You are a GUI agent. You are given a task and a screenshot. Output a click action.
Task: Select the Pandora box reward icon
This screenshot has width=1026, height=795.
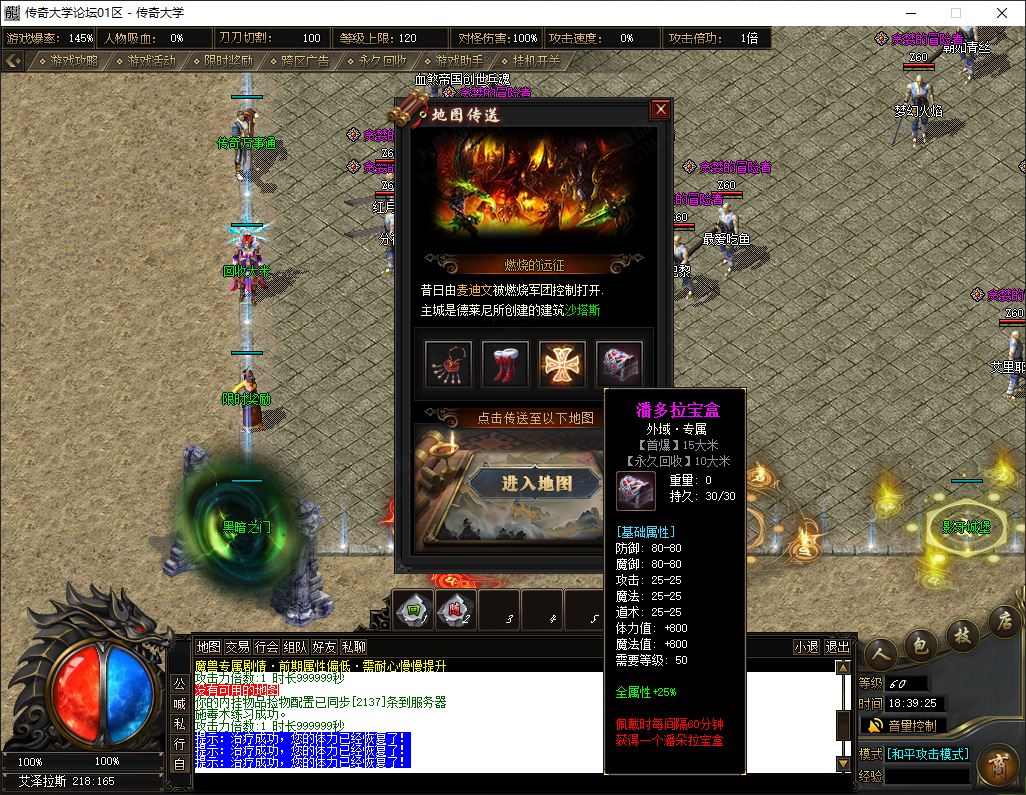[619, 363]
